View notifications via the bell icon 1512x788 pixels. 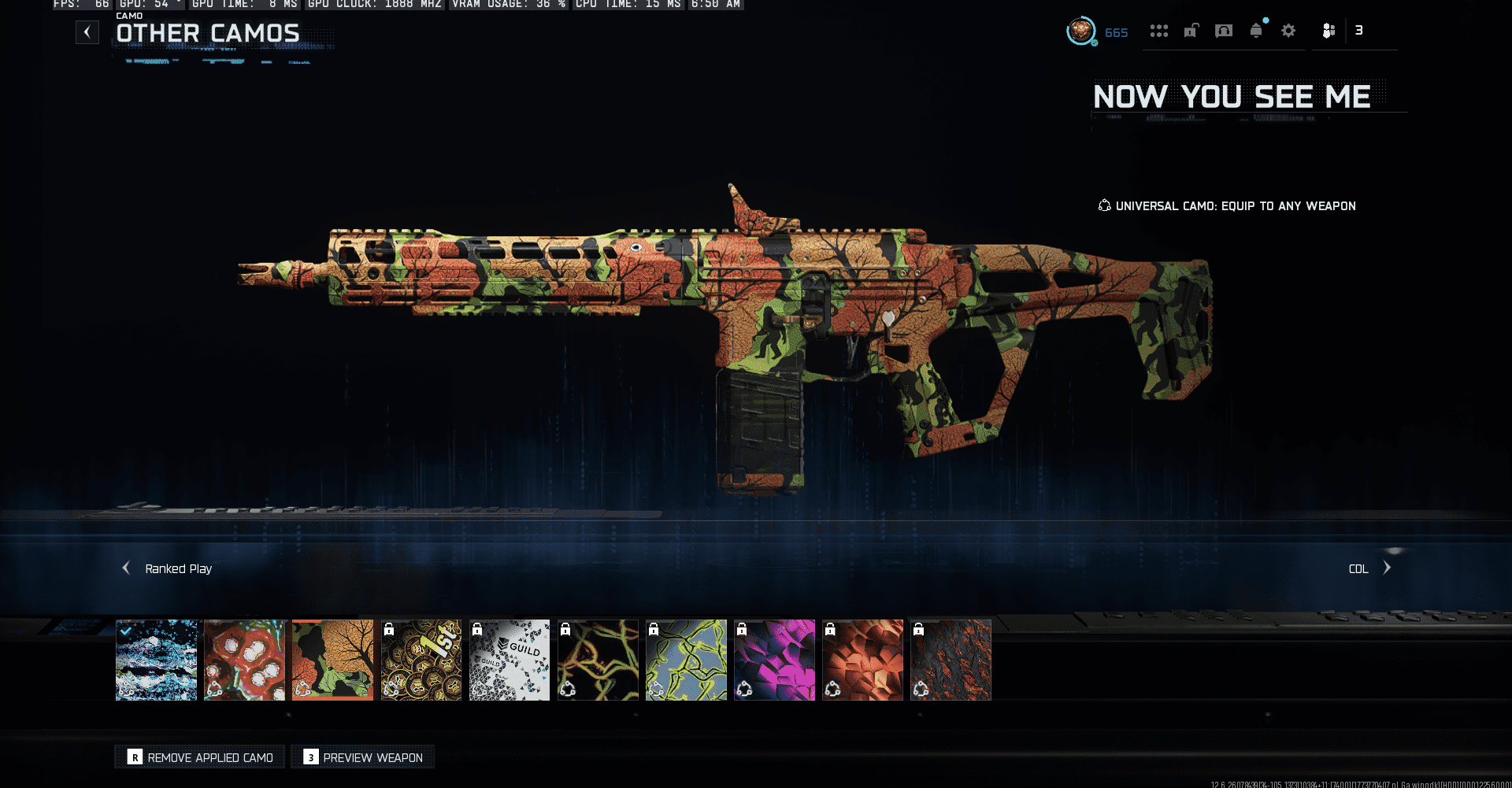1256,31
